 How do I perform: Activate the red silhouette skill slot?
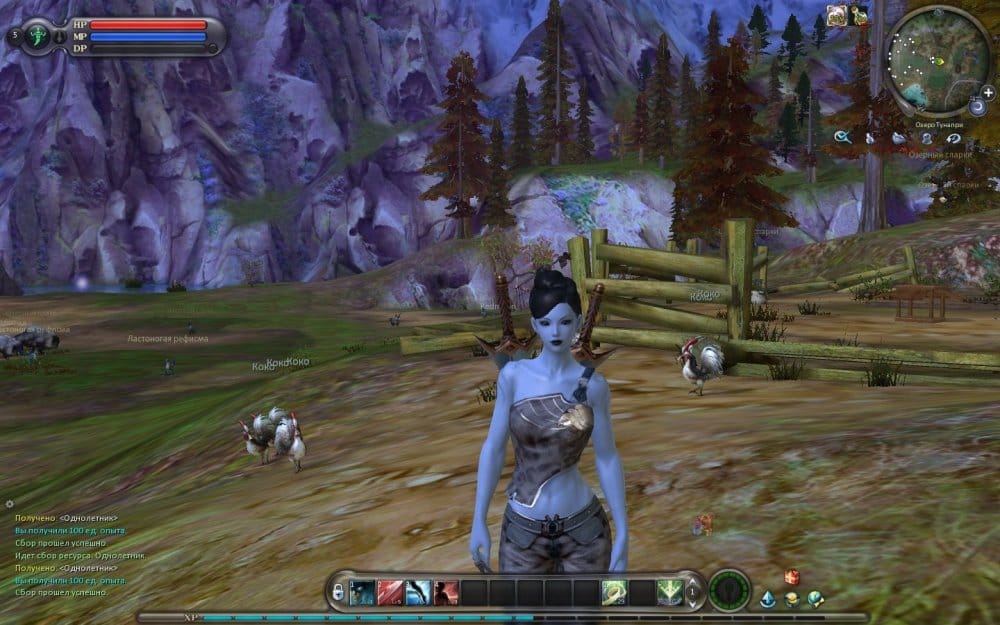click(x=446, y=592)
